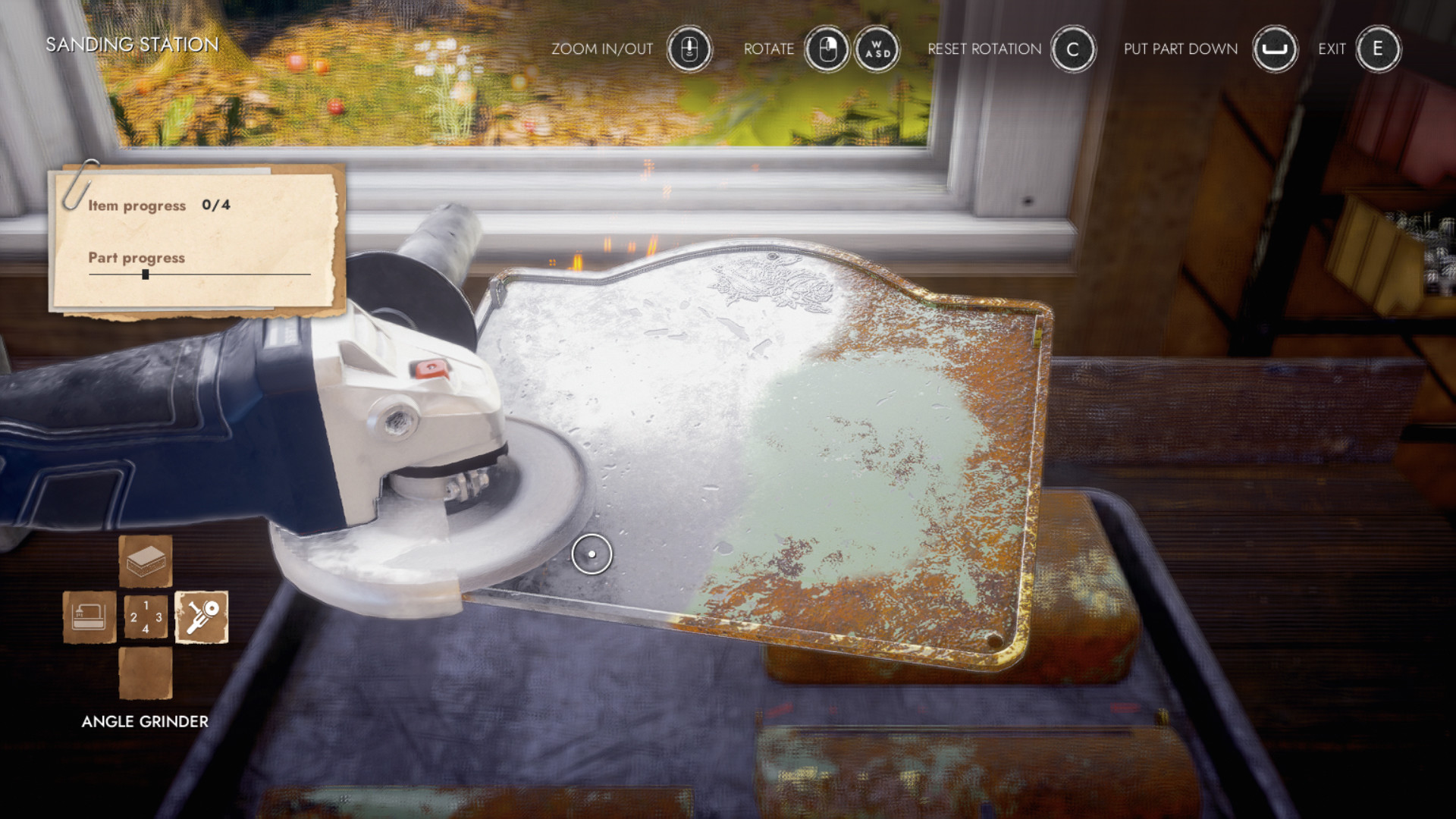
Task: Select grit level 4 on sandpaper icon
Action: [x=146, y=629]
